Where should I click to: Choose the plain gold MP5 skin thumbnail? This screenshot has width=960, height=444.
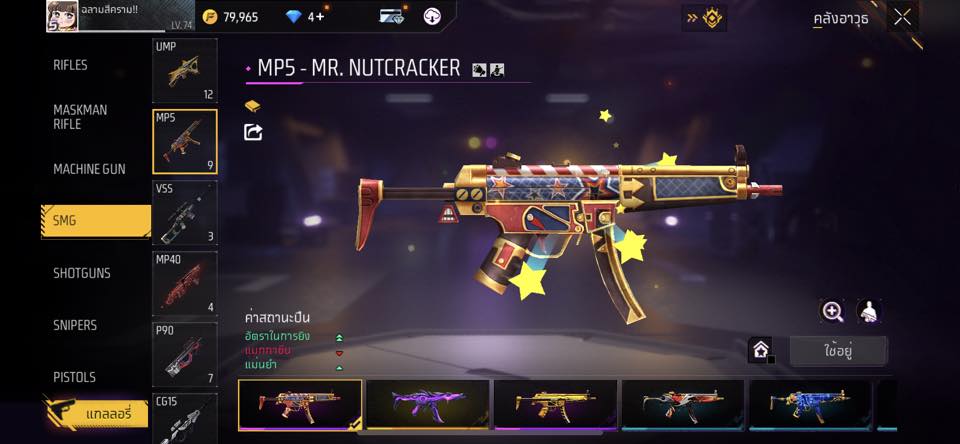555,404
